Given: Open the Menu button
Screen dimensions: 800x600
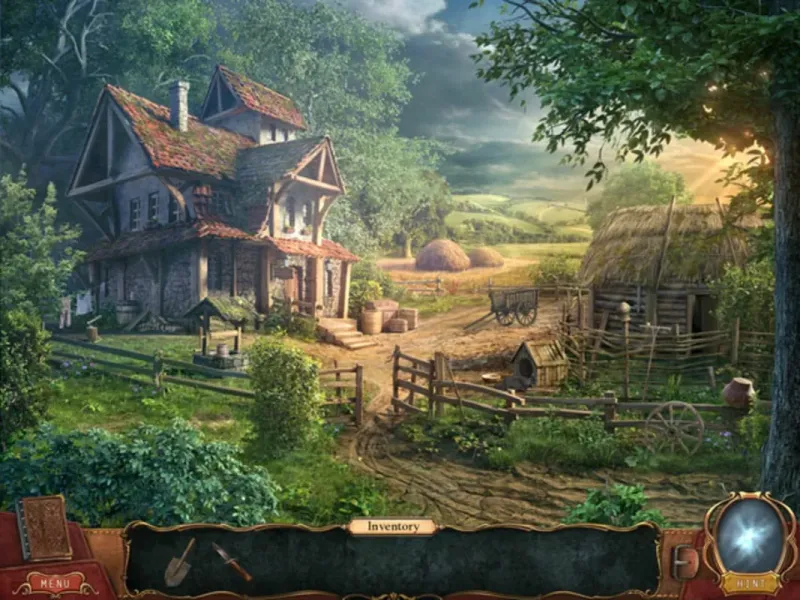Looking at the screenshot, I should (55, 582).
